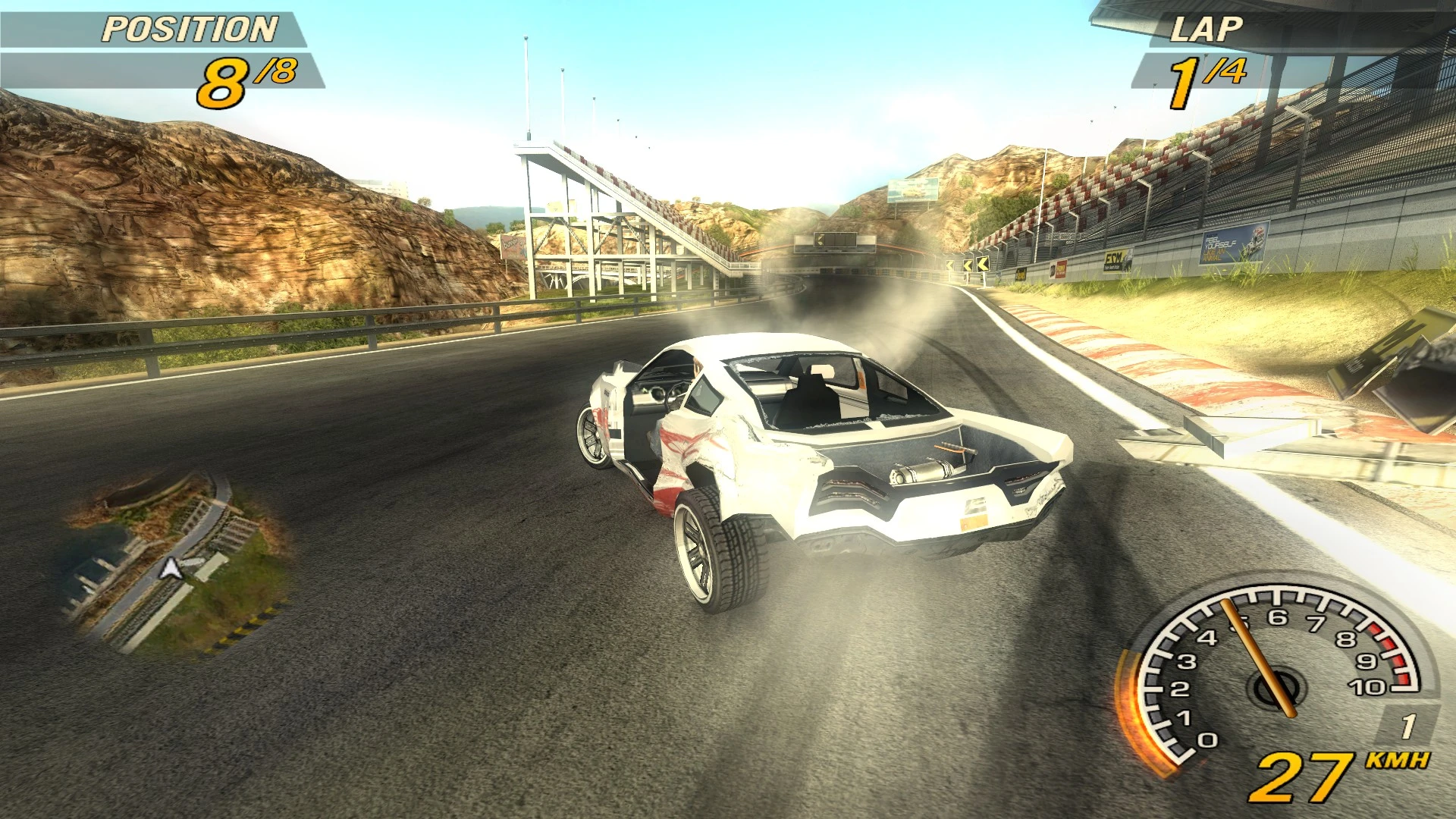The height and width of the screenshot is (819, 1456).
Task: Click the gear indicator showing 1
Action: [1408, 724]
